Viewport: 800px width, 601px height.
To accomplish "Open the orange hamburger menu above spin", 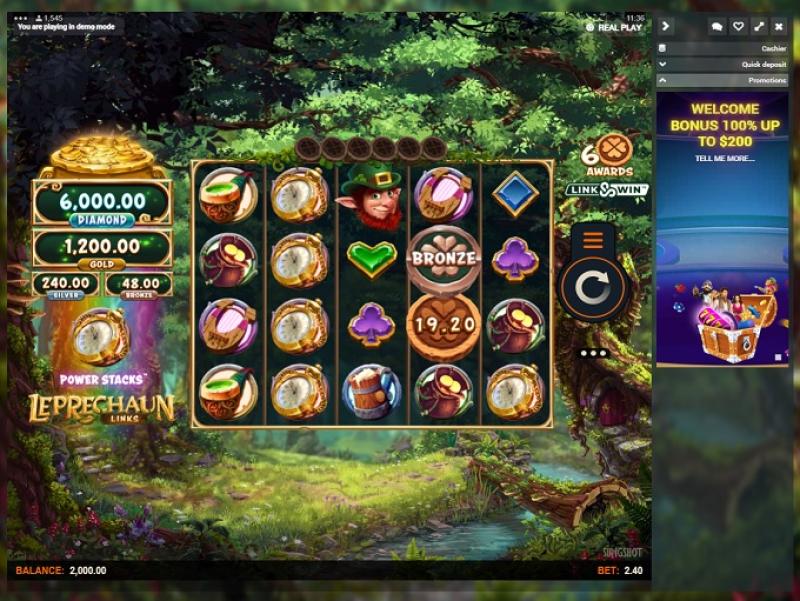I will click(x=594, y=240).
